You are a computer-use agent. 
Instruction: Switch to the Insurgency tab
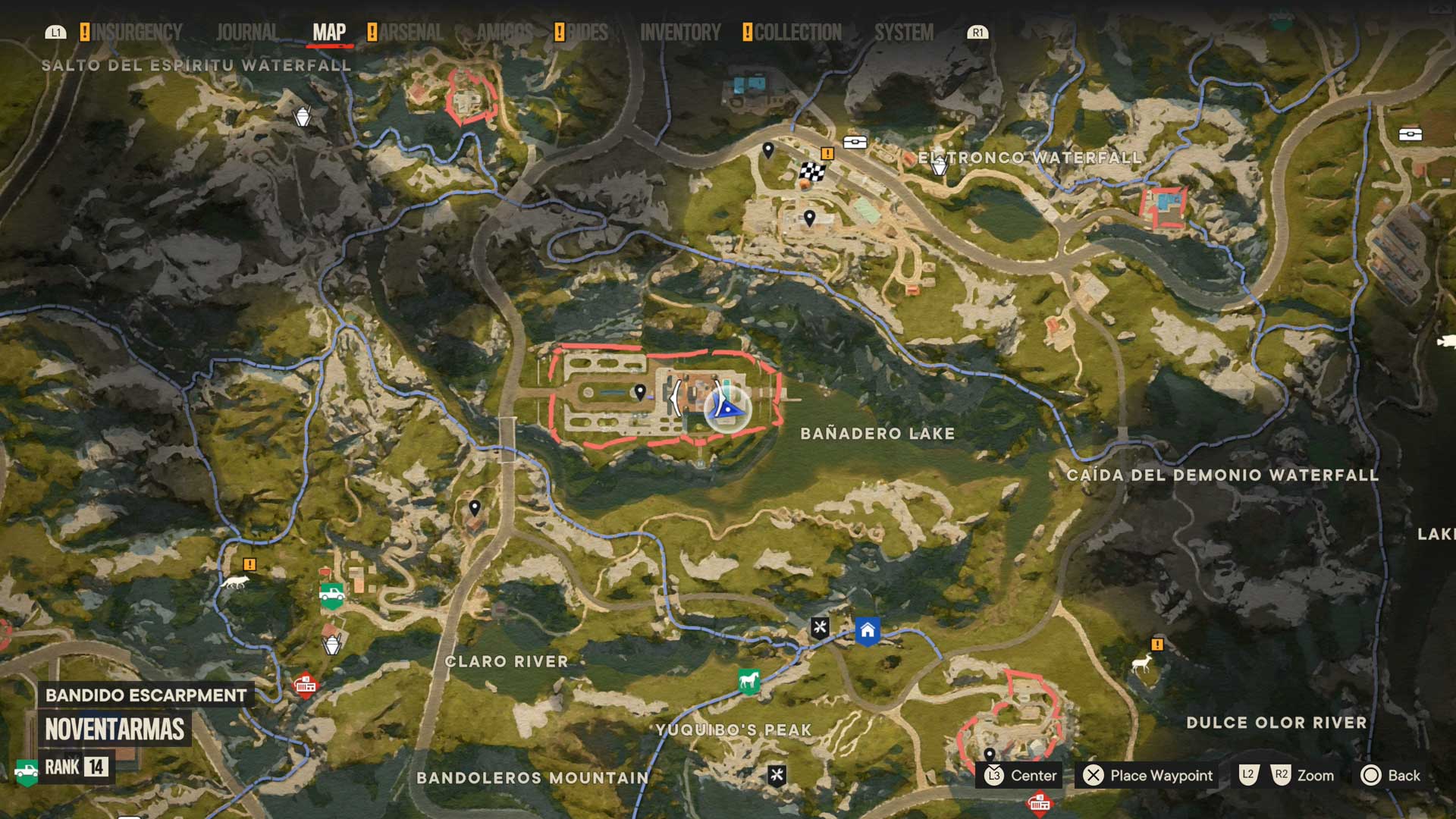point(136,33)
